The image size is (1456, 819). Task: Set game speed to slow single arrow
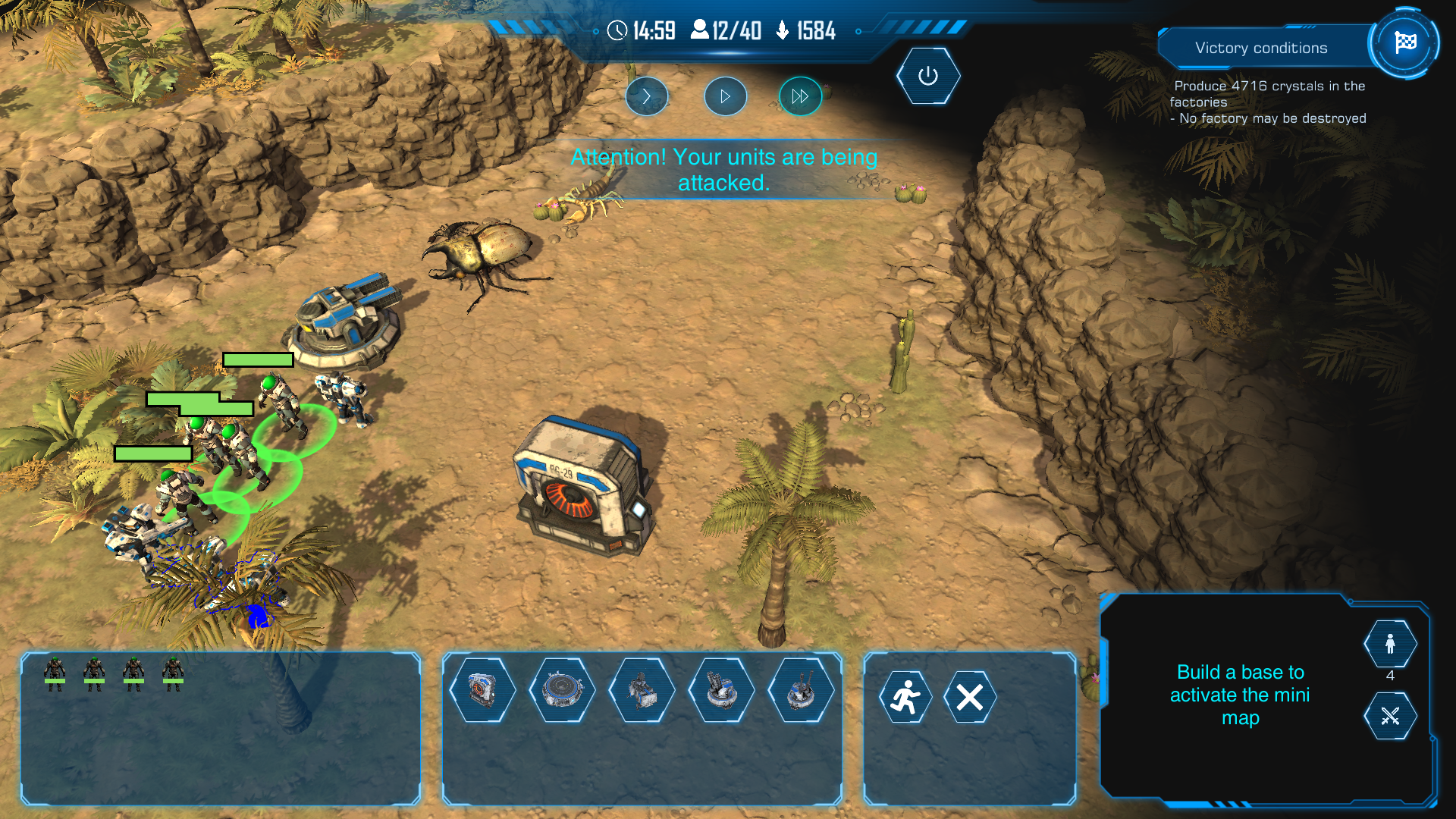646,96
